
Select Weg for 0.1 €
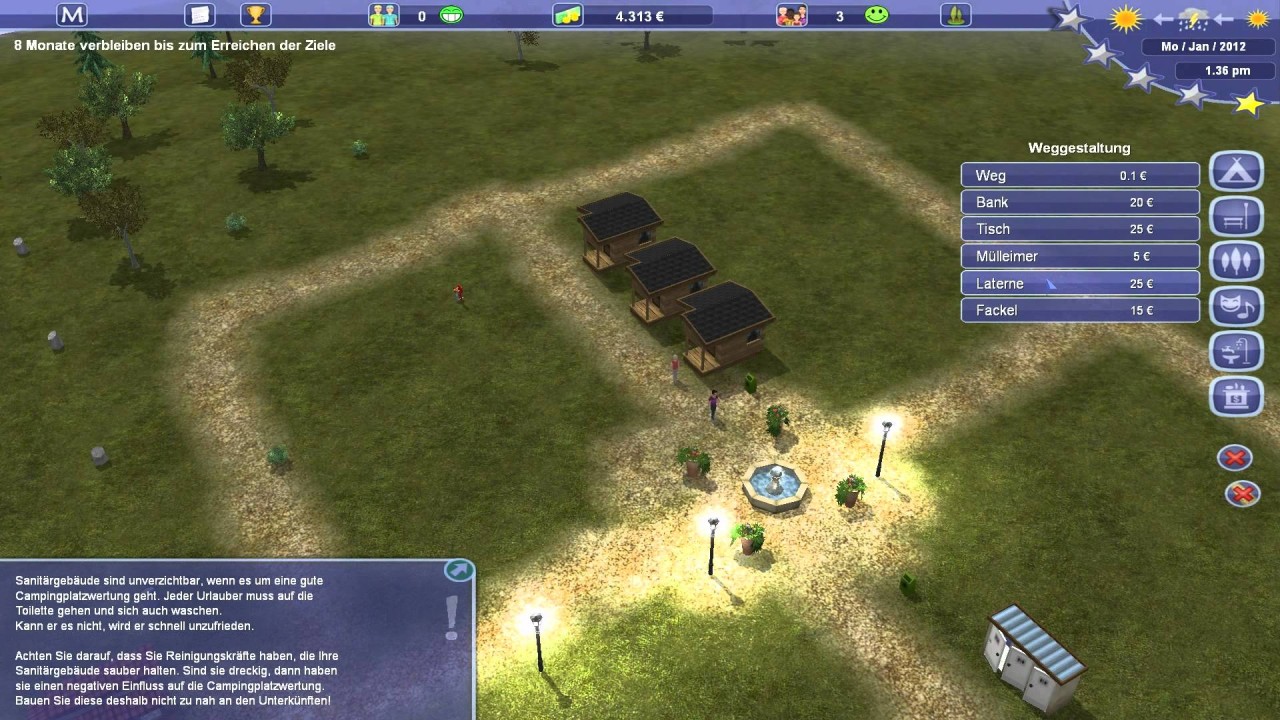click(x=1080, y=175)
